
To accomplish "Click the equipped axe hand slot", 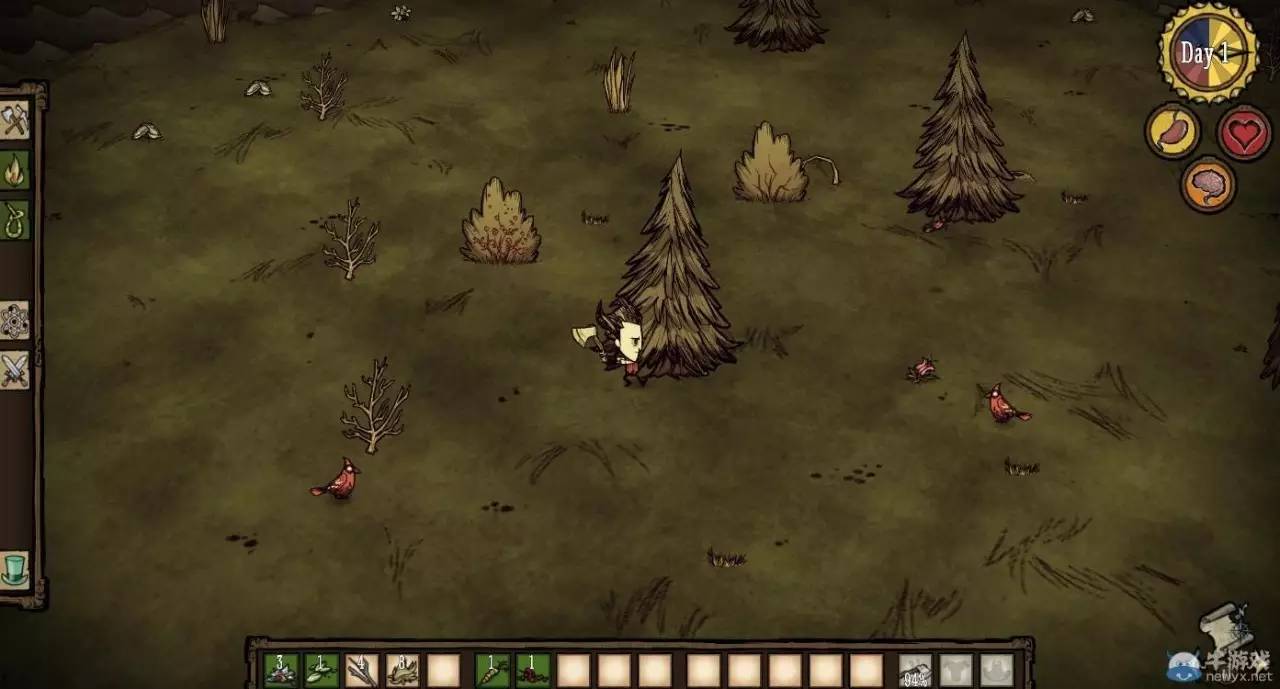I will click(x=915, y=669).
